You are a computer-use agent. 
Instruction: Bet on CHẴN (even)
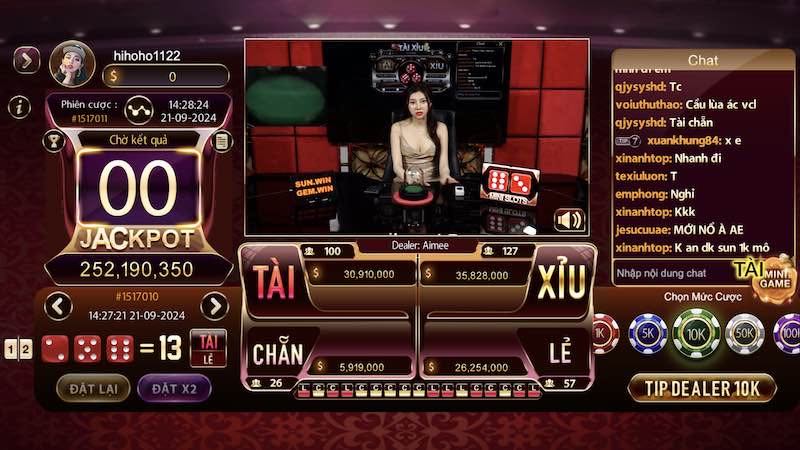278,353
